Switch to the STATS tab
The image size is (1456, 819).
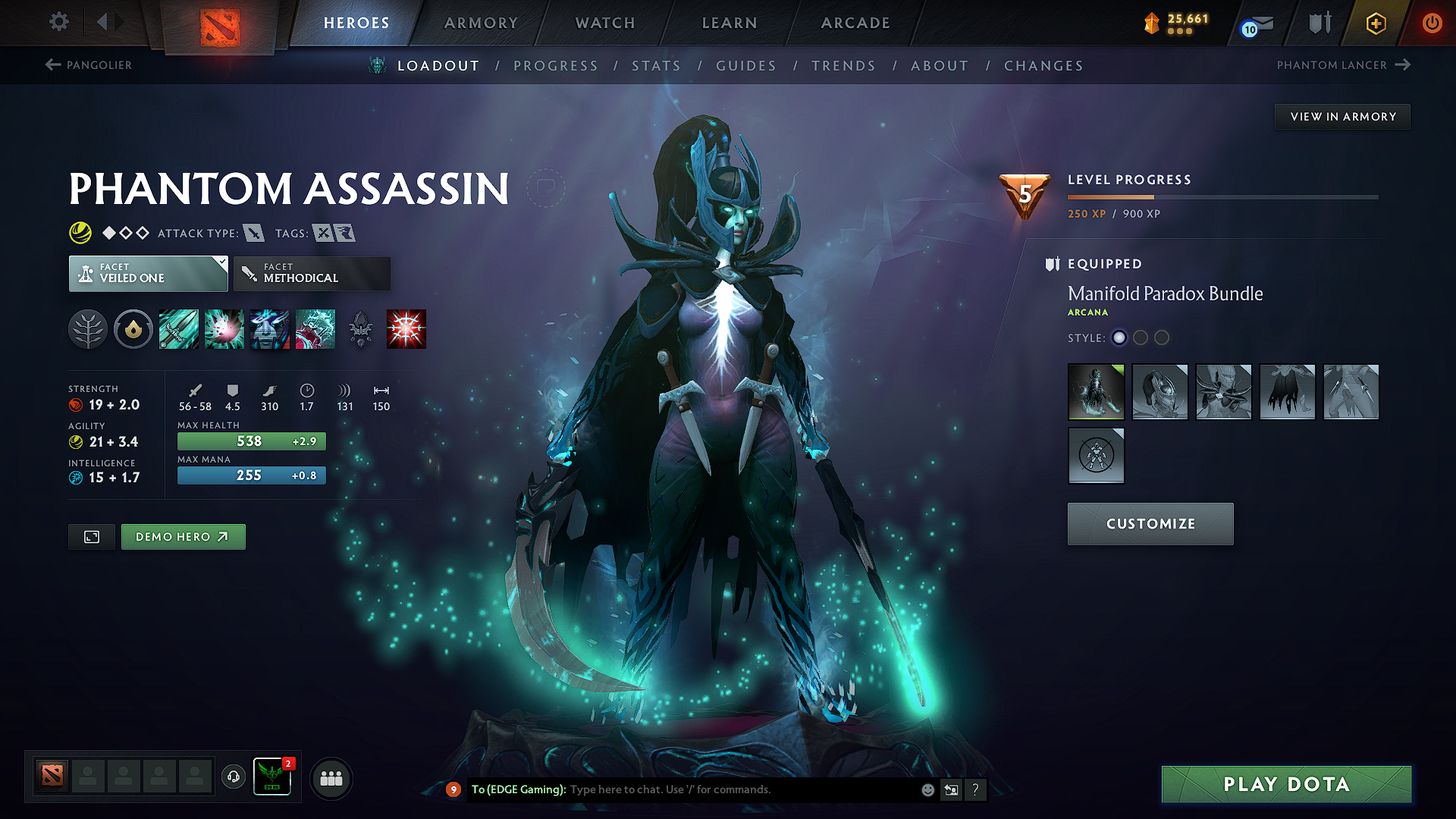tap(657, 65)
